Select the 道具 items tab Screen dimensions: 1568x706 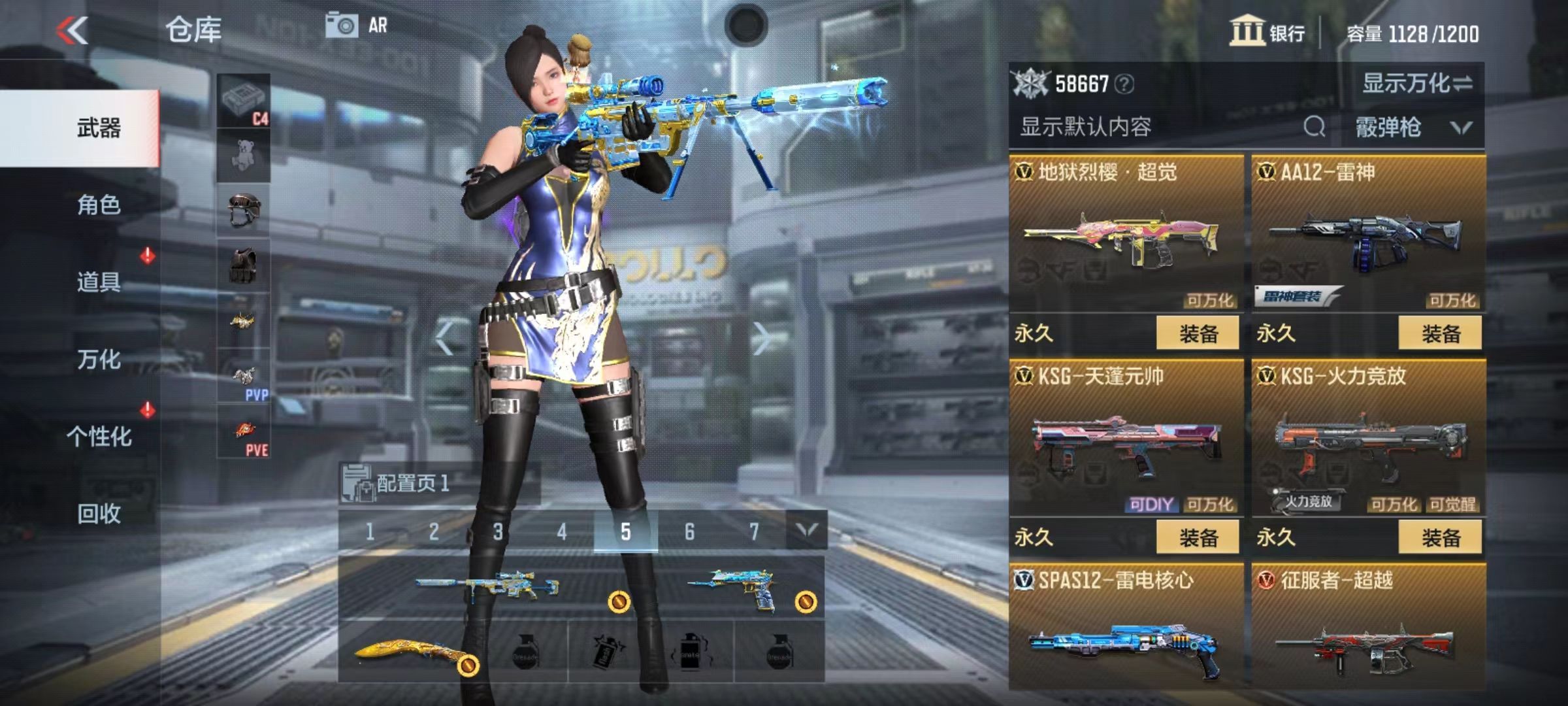tap(98, 282)
